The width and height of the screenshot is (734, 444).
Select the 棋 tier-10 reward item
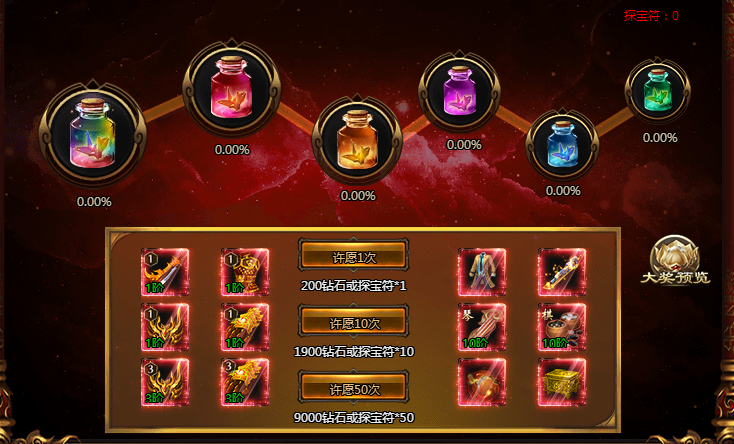coord(561,327)
